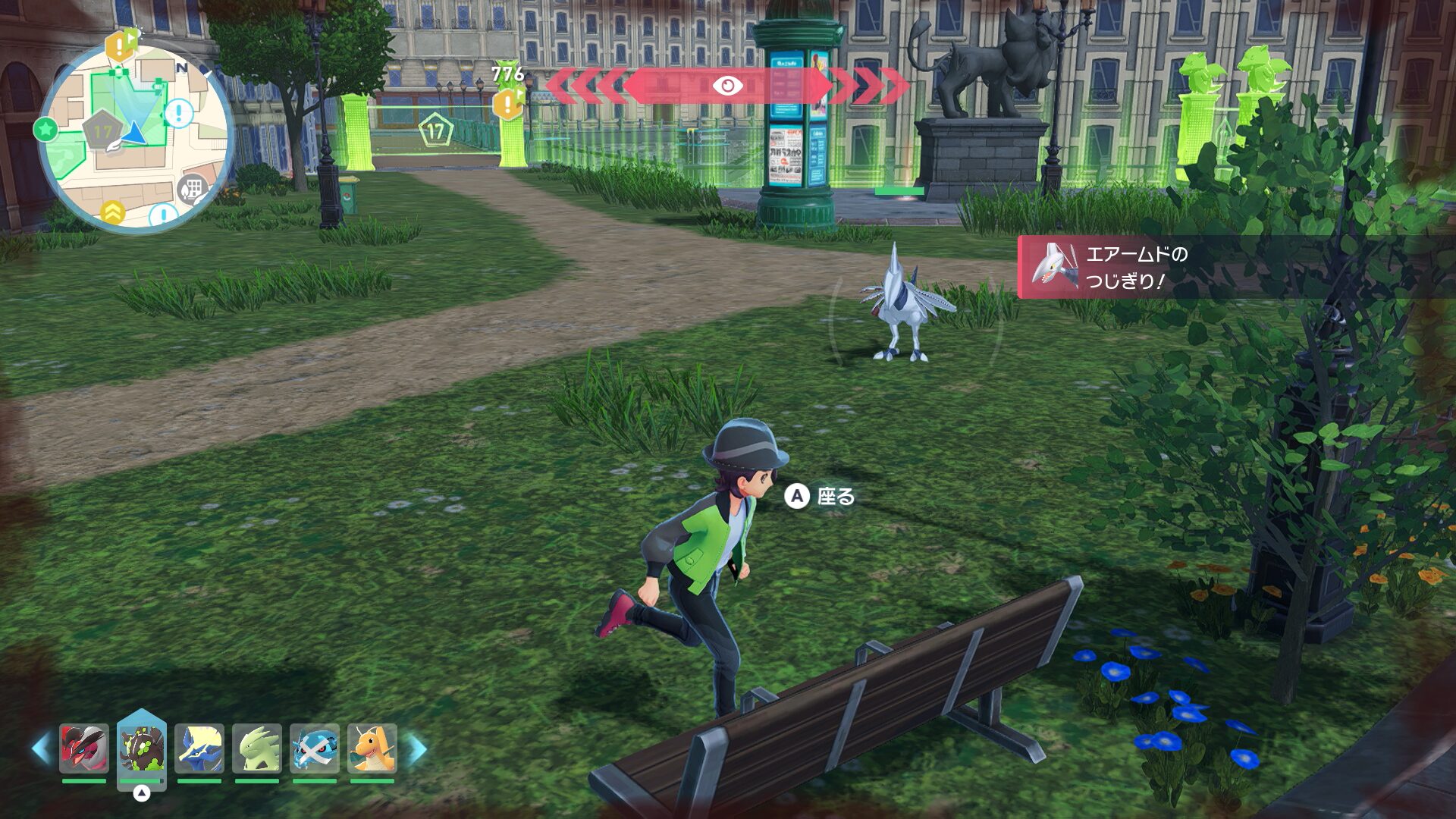Click the green star marker on the minimap
1456x819 pixels.
click(x=45, y=129)
